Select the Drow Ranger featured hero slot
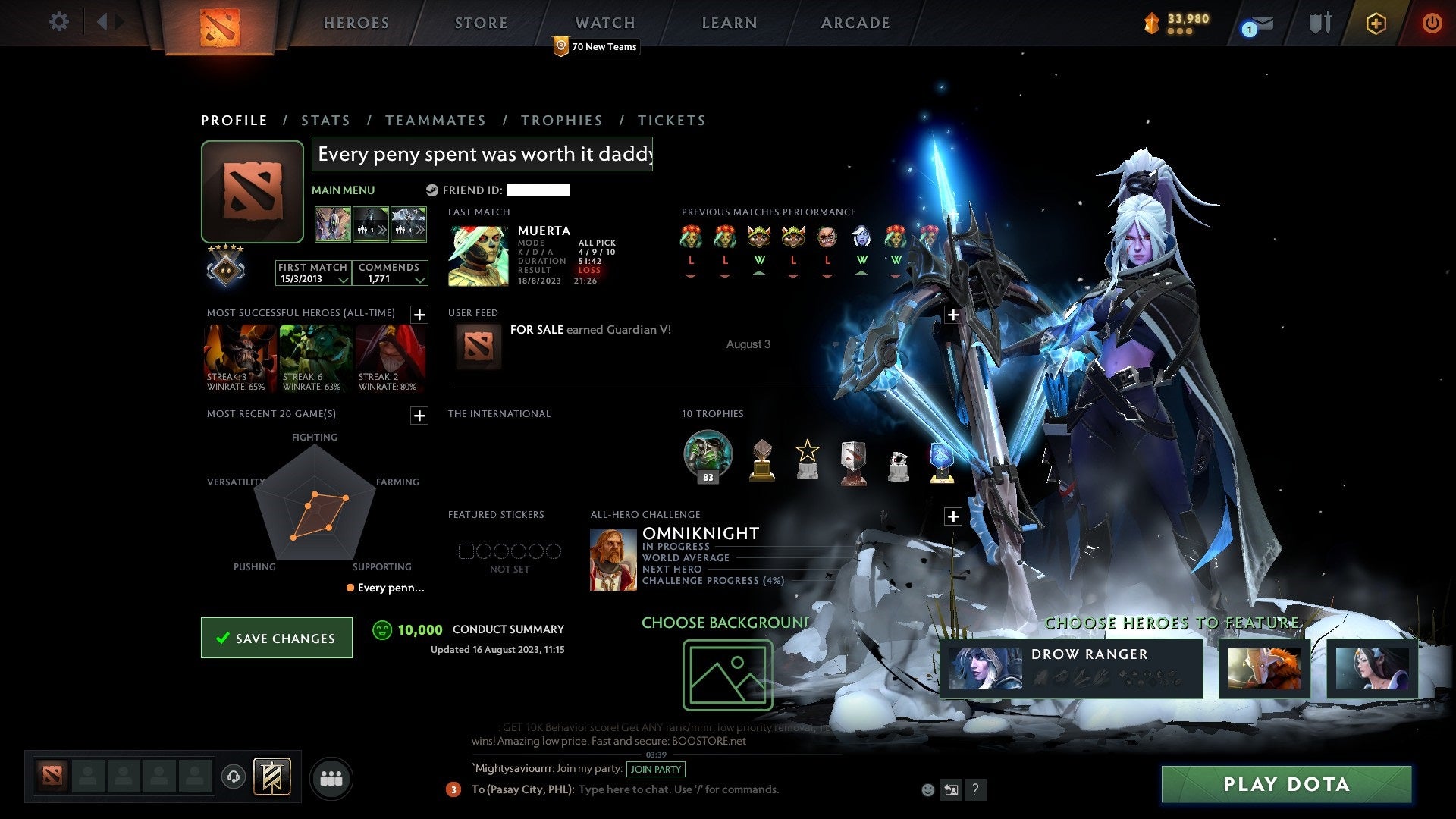1456x819 pixels. (x=1071, y=669)
